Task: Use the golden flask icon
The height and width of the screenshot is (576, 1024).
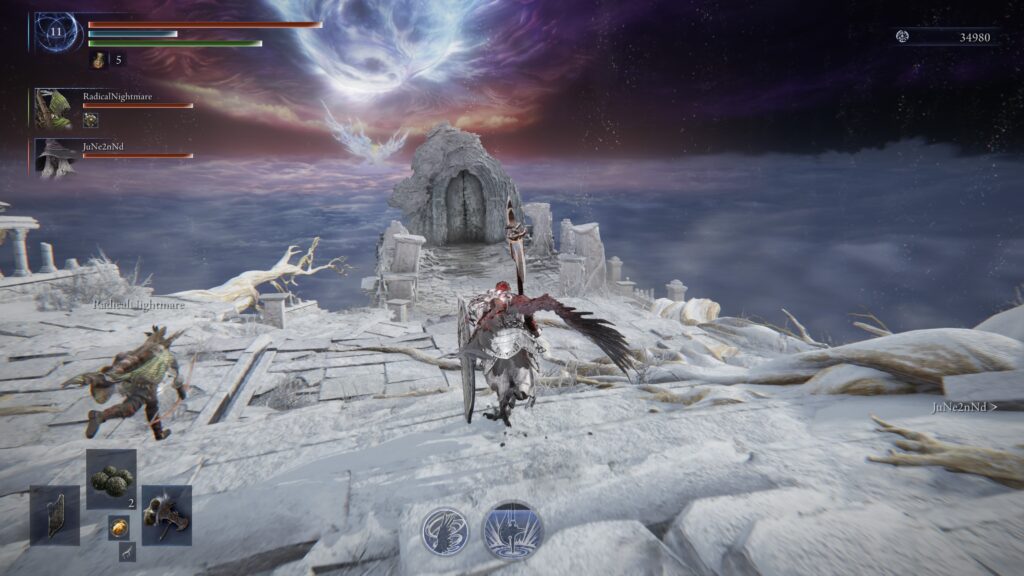Action: click(x=99, y=60)
